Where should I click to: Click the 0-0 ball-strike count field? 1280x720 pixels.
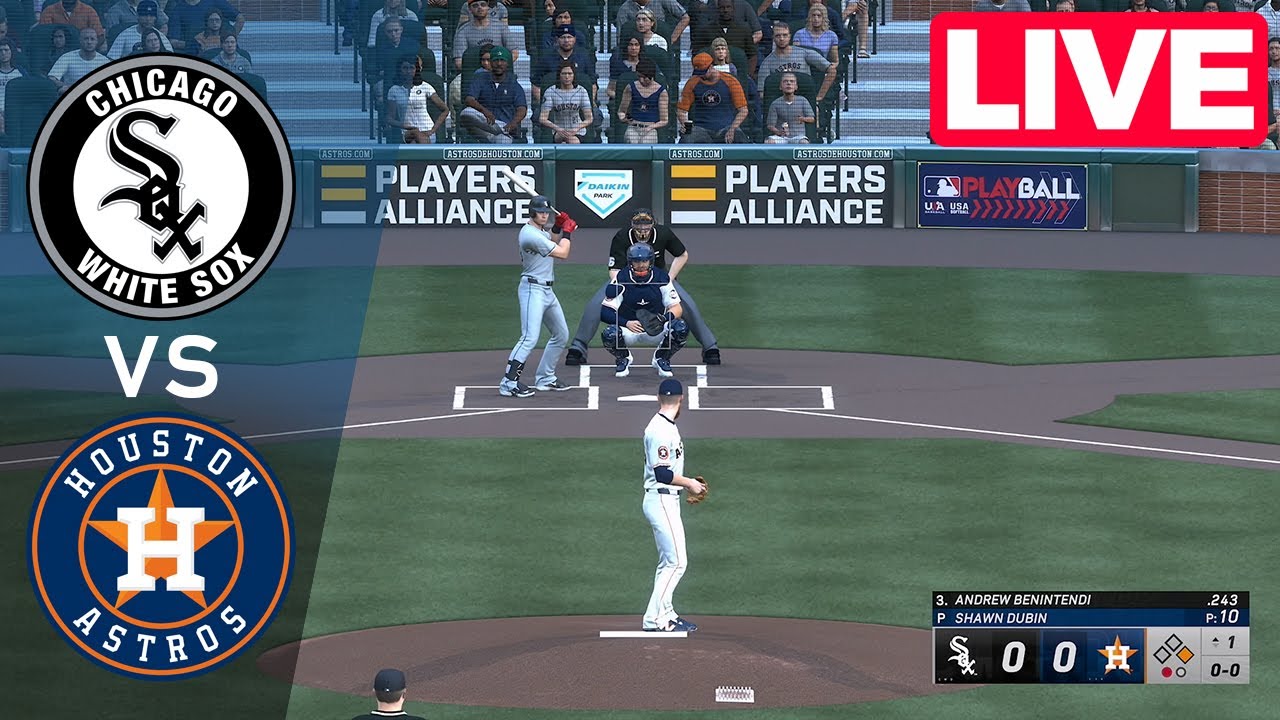click(1225, 670)
